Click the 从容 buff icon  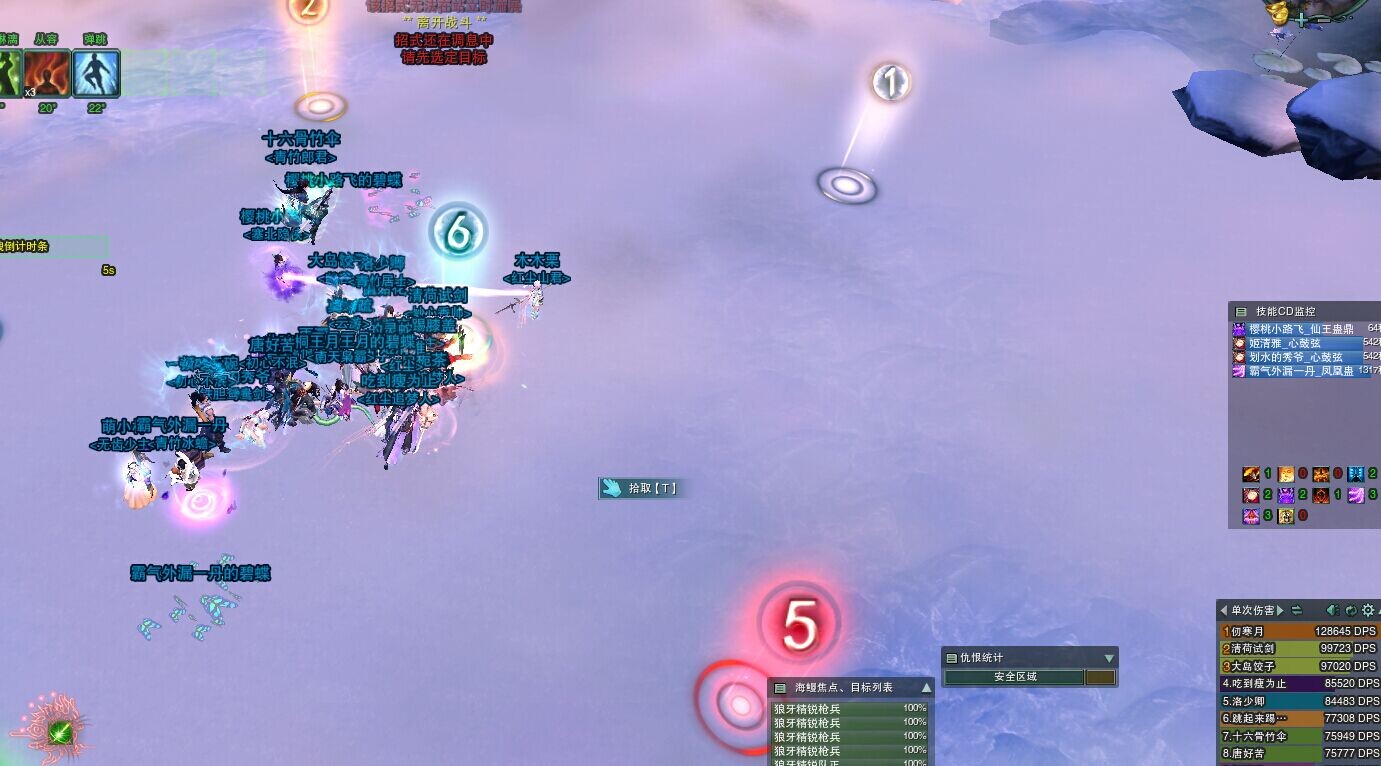point(47,73)
